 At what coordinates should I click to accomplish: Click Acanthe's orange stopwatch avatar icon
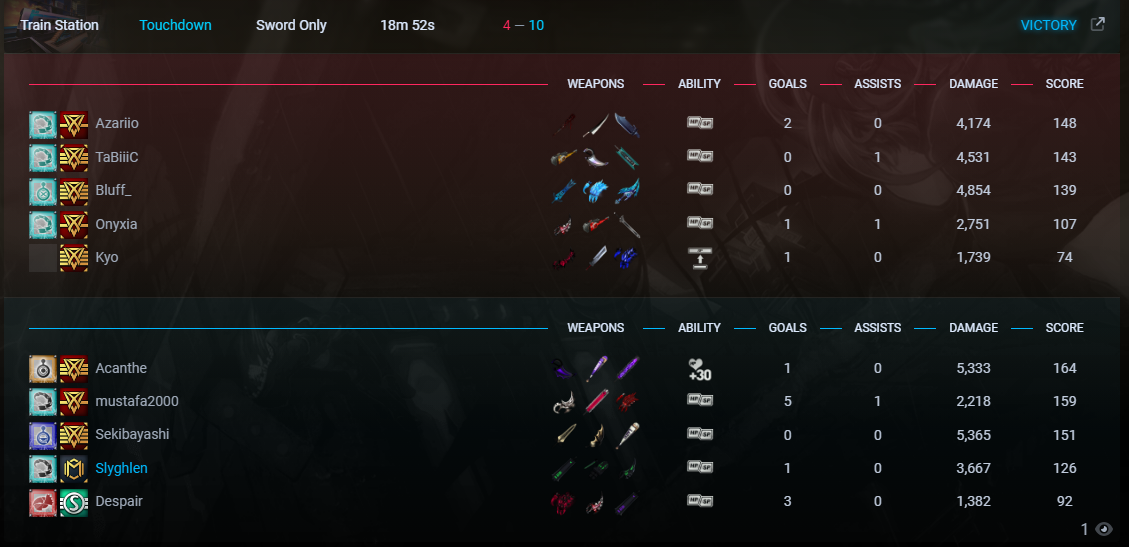tap(43, 368)
